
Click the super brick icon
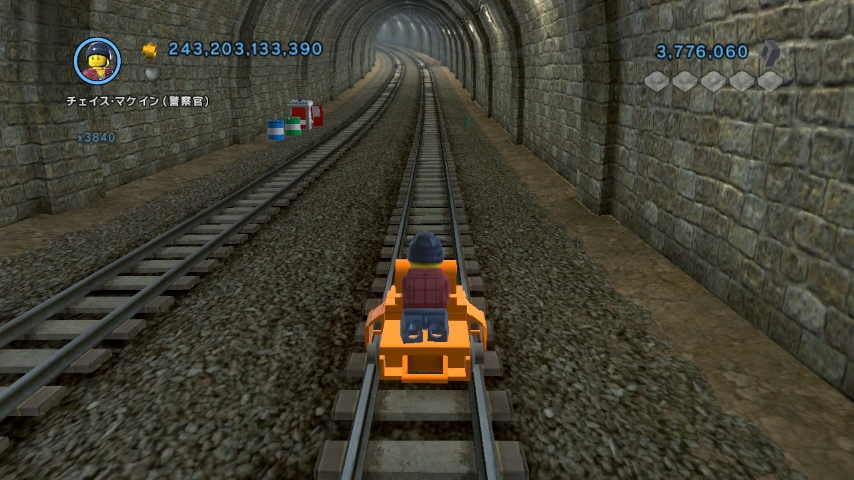tap(770, 52)
